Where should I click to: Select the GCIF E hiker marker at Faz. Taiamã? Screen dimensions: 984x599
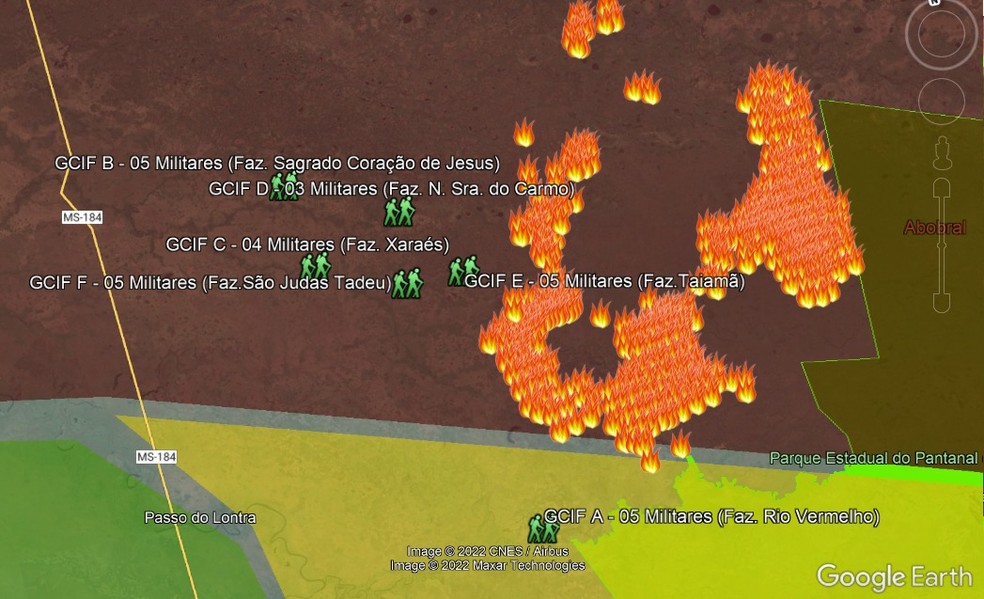(x=462, y=270)
